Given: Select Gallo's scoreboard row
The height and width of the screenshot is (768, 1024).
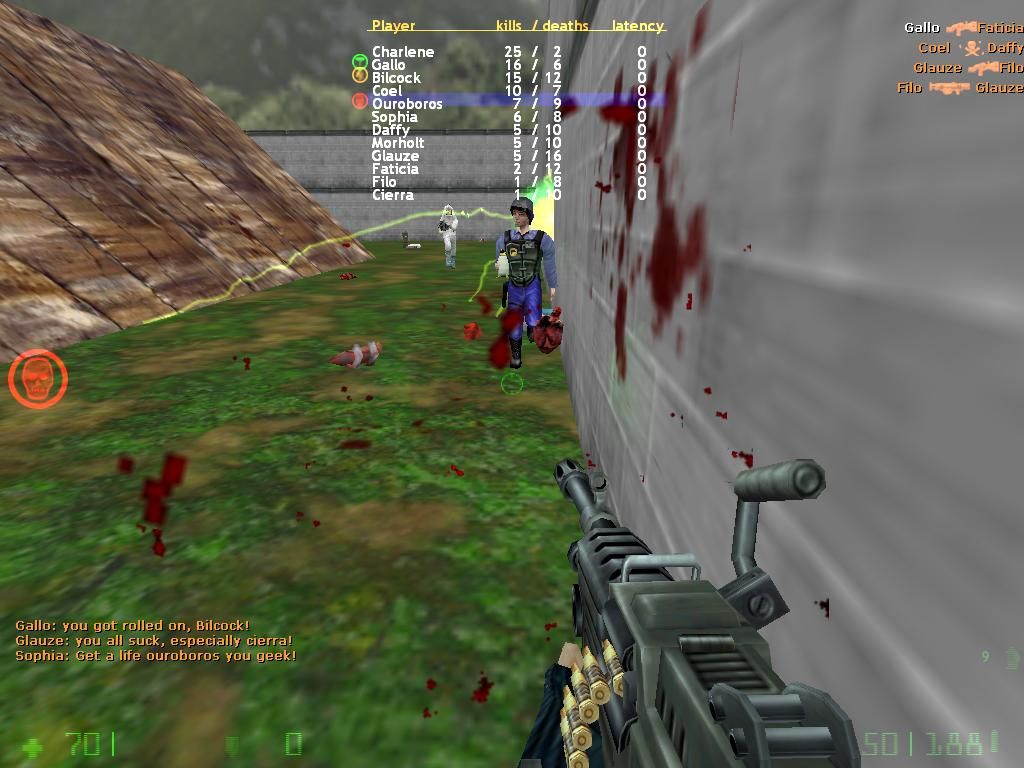Looking at the screenshot, I should [389, 65].
